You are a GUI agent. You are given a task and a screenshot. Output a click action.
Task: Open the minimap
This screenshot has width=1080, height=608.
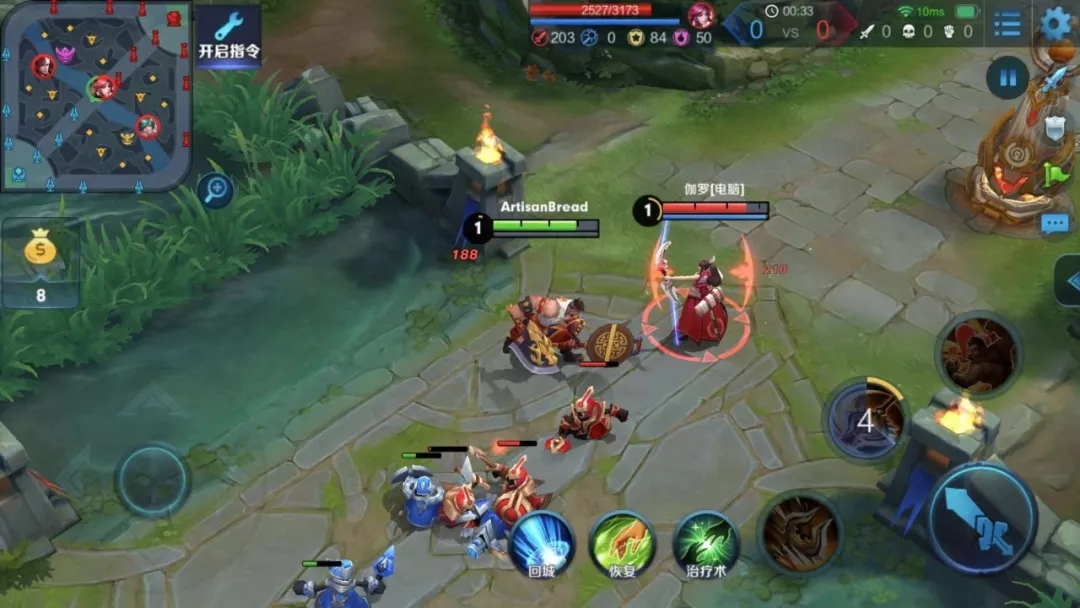tap(95, 94)
